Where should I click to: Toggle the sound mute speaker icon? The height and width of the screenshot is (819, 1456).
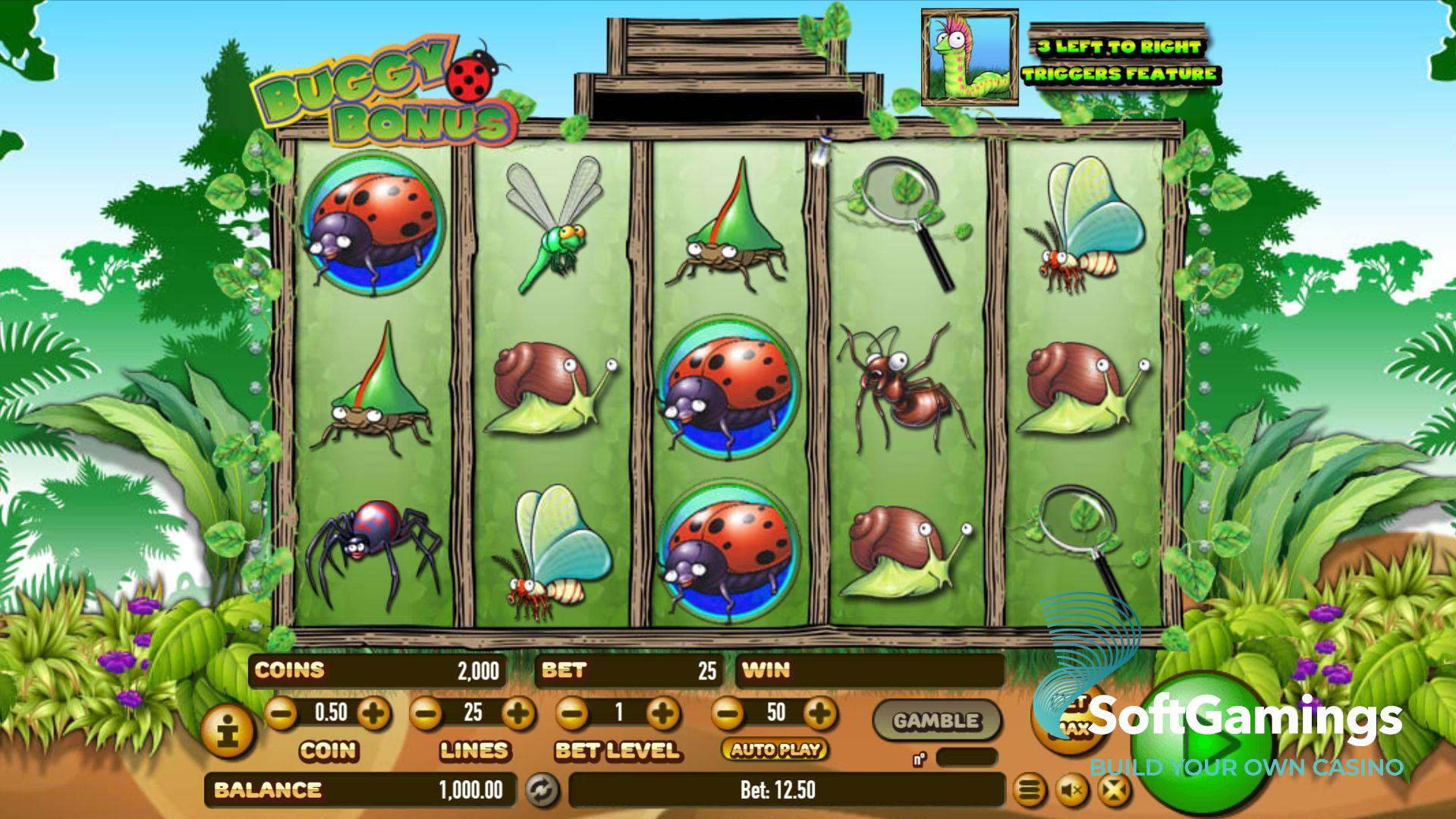tap(1071, 791)
